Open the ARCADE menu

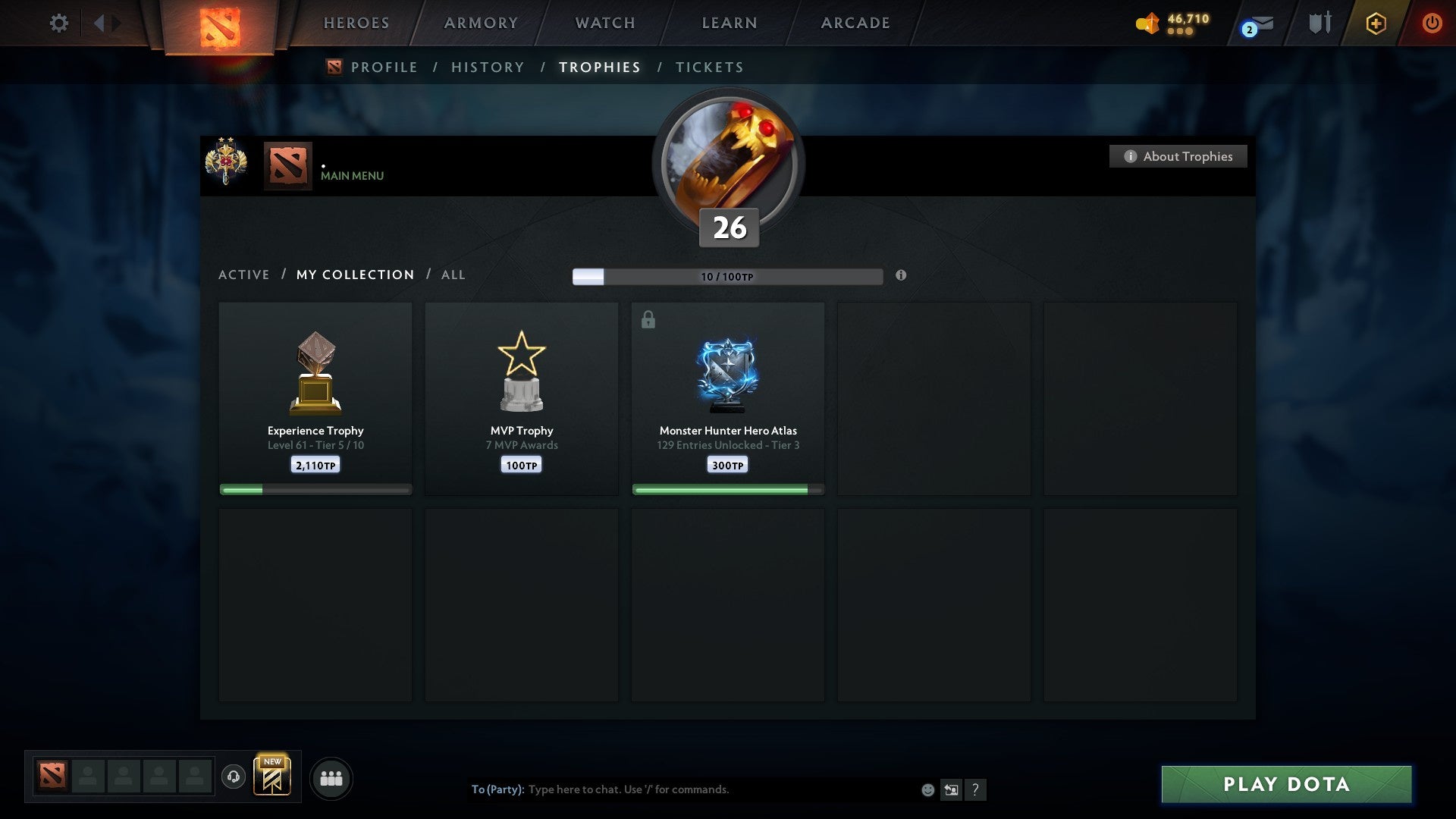(854, 23)
